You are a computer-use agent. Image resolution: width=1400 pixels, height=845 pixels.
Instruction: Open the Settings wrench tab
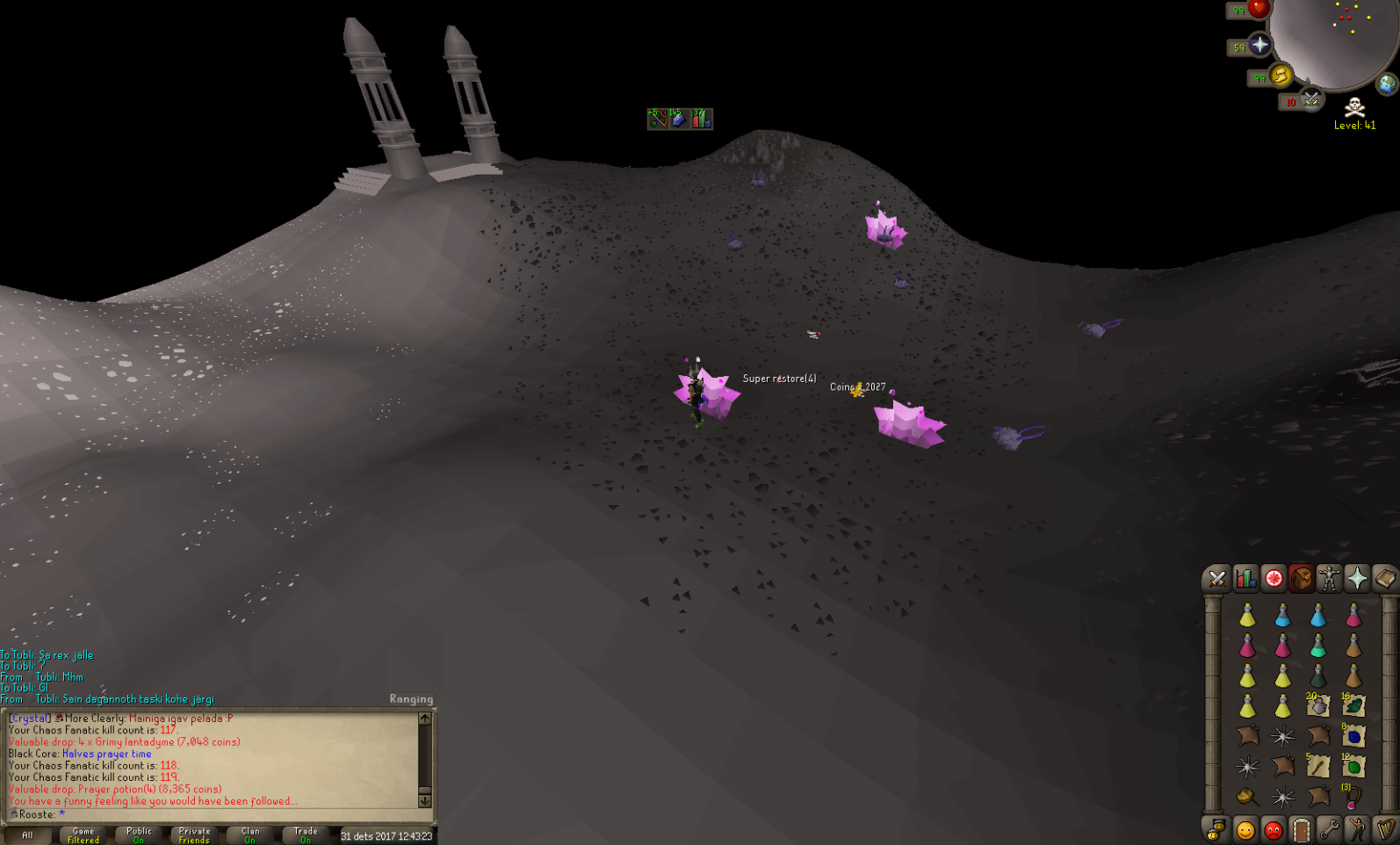coord(1329,829)
